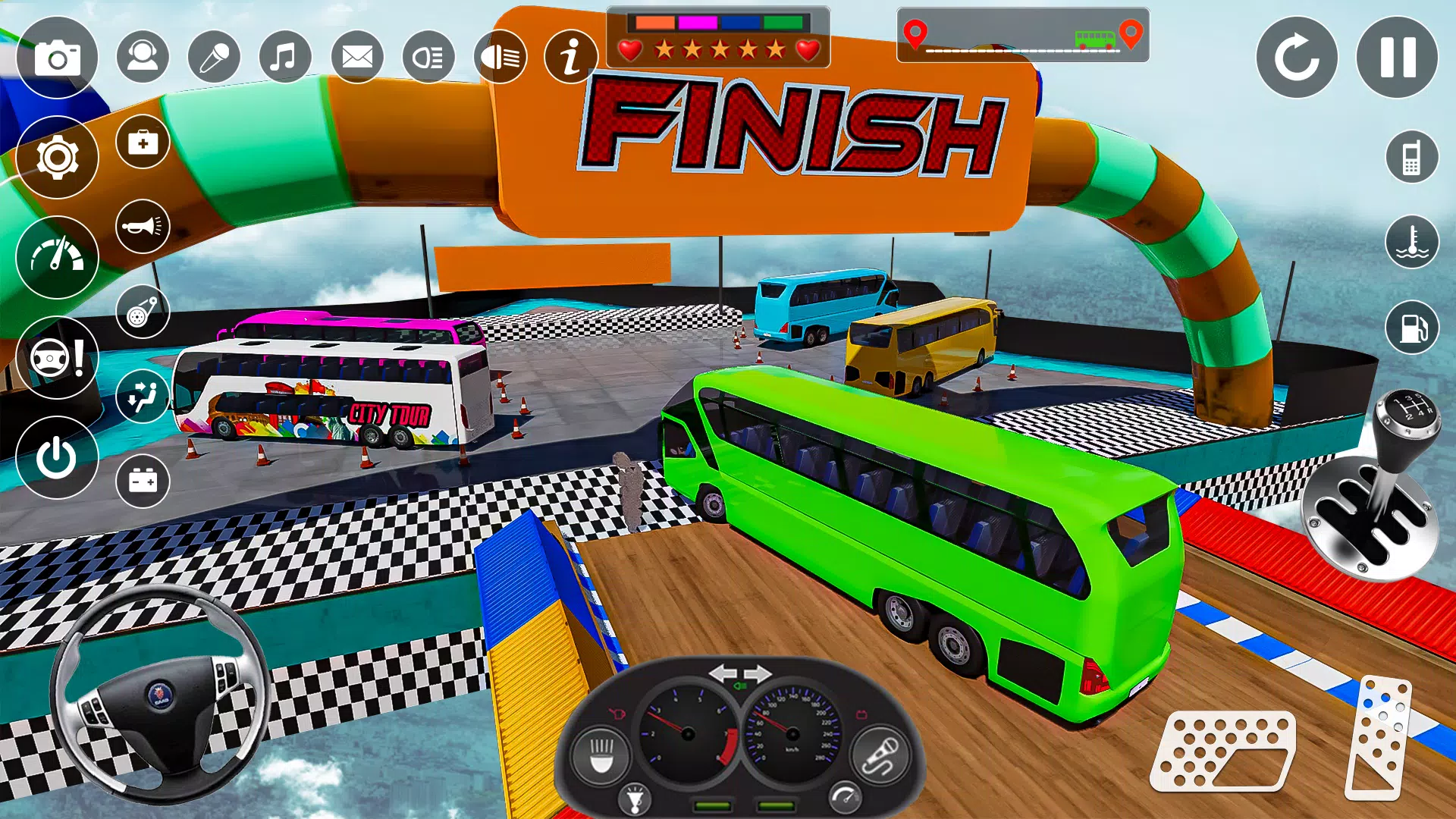Click the first aid kit icon
The height and width of the screenshot is (819, 1456).
143,142
